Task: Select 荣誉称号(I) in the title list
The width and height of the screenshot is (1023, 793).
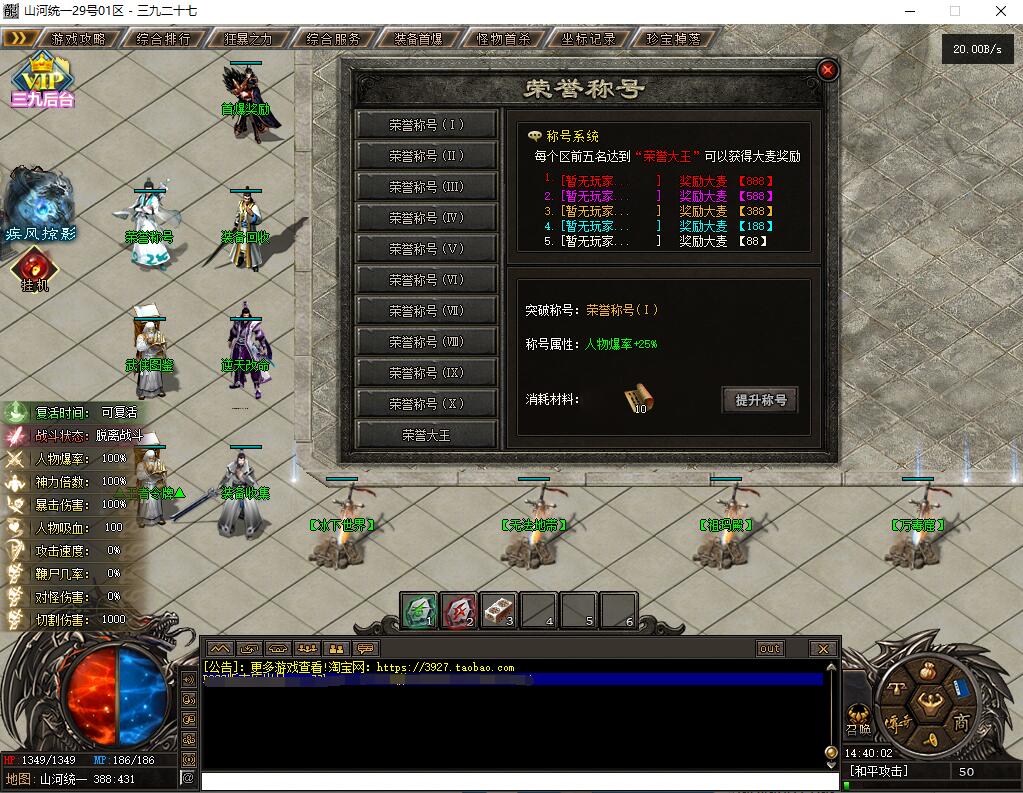Action: coord(427,125)
